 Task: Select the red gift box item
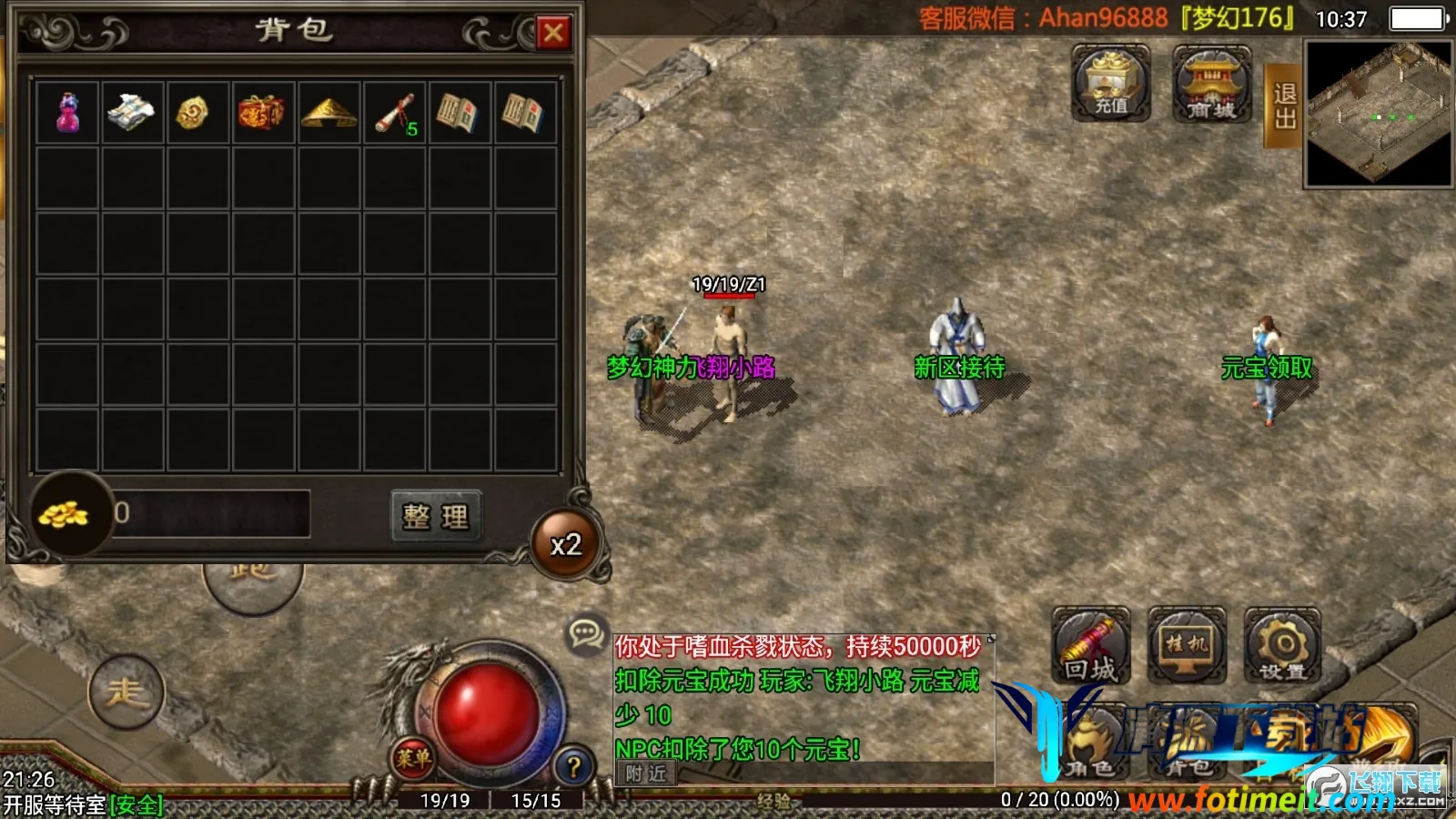[263, 113]
